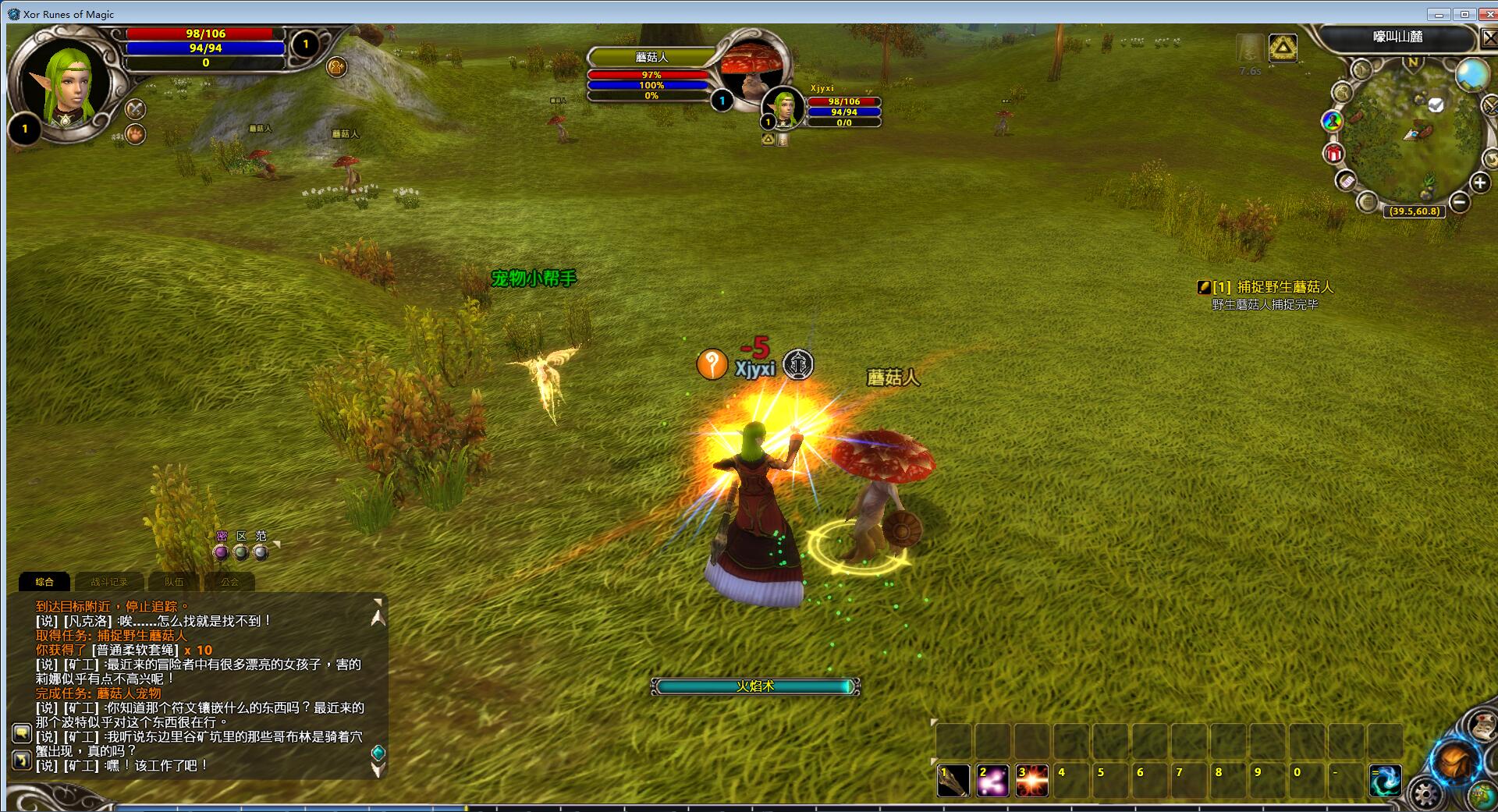Zoom in the minimap with the plus button

pyautogui.click(x=1480, y=183)
